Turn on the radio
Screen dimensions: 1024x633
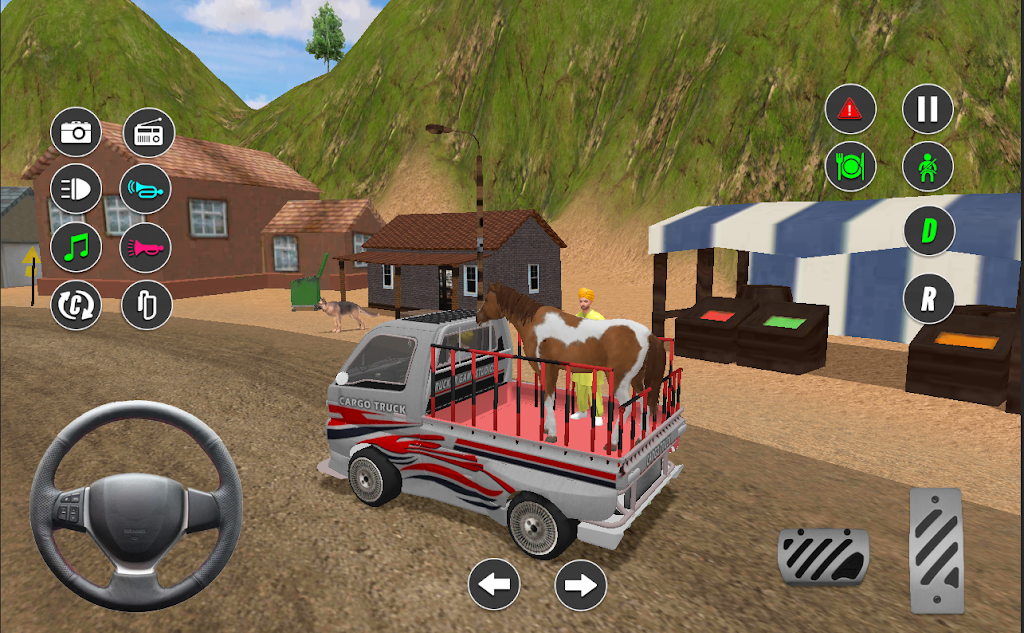(148, 134)
